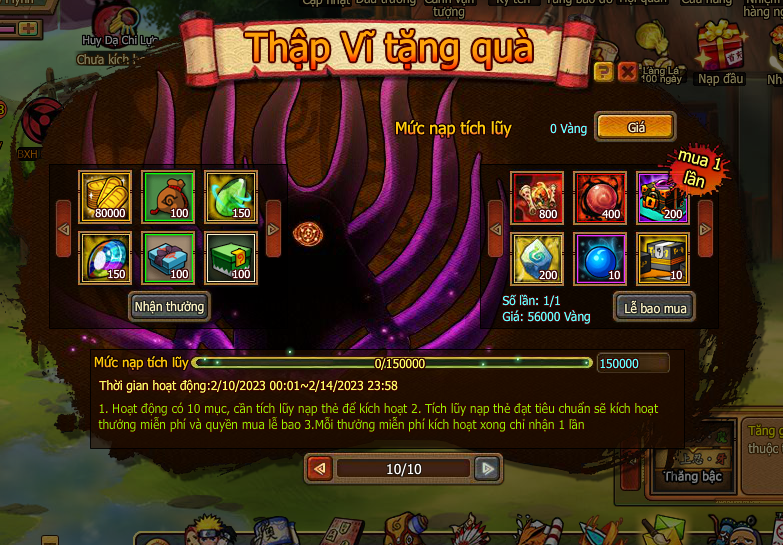Click the orange Giá button
The height and width of the screenshot is (545, 783).
click(635, 127)
